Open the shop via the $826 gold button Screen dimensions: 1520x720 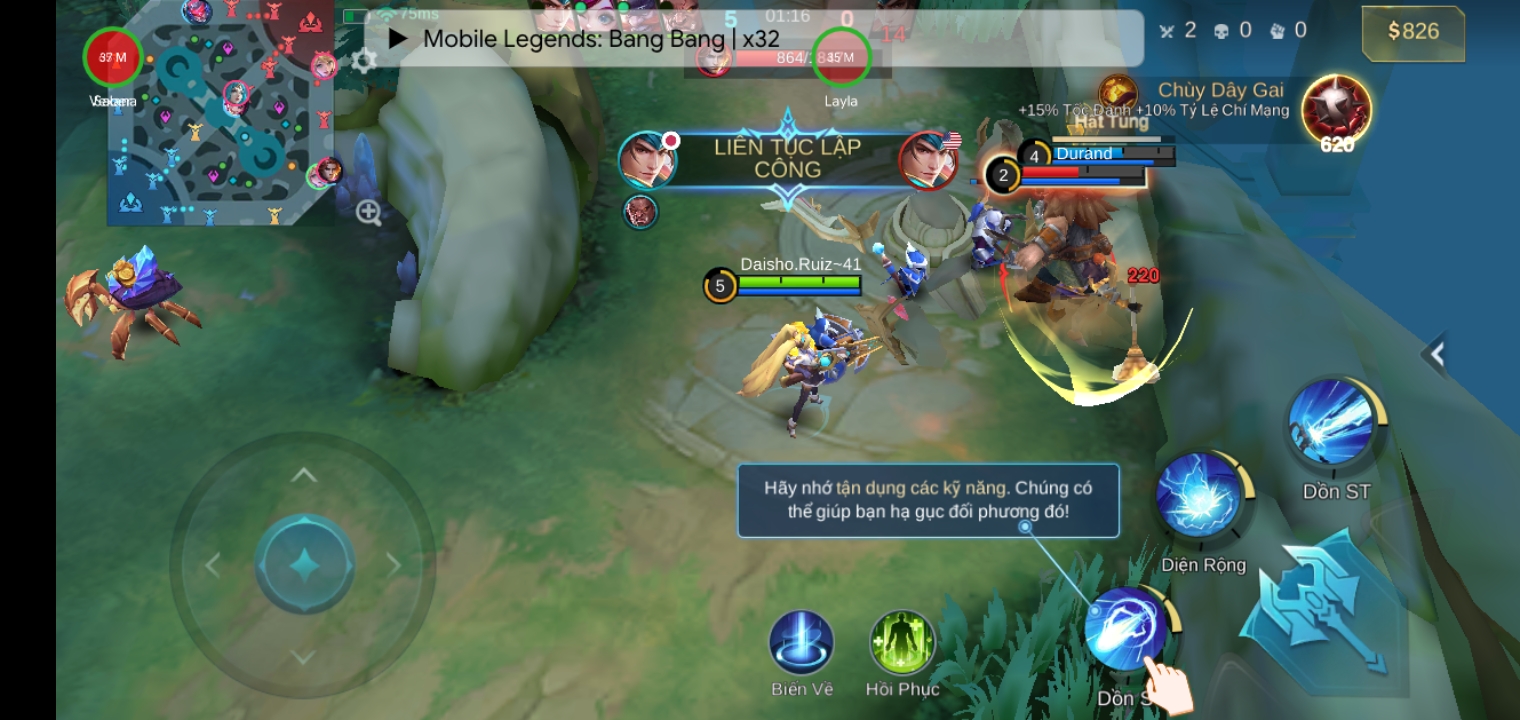click(1412, 32)
